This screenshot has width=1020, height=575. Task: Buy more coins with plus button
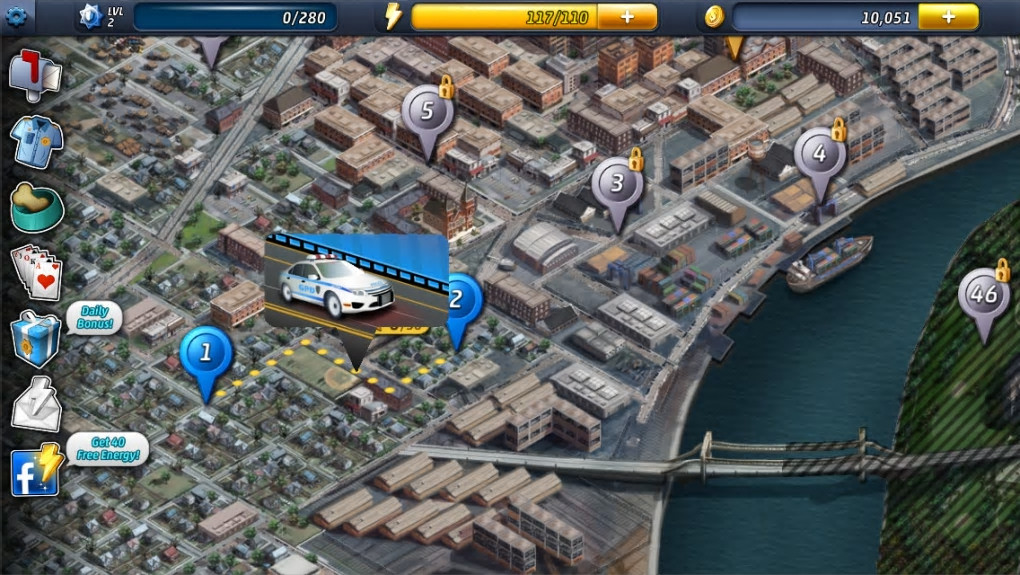[948, 17]
